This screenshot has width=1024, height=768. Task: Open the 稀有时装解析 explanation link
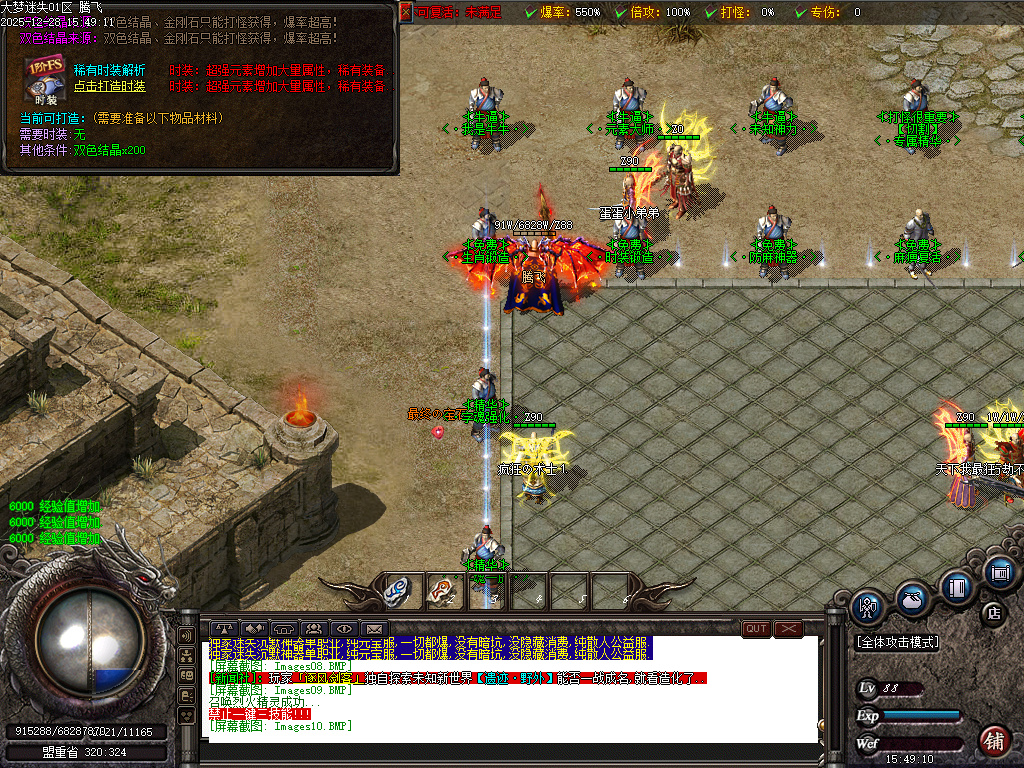pos(109,70)
